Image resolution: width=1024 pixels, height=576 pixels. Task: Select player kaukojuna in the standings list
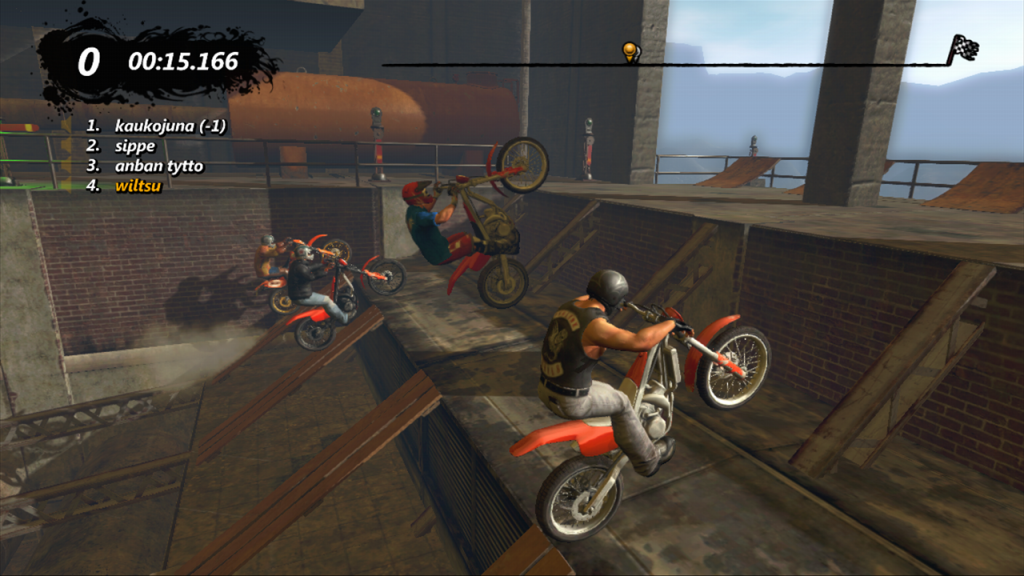[x=169, y=126]
